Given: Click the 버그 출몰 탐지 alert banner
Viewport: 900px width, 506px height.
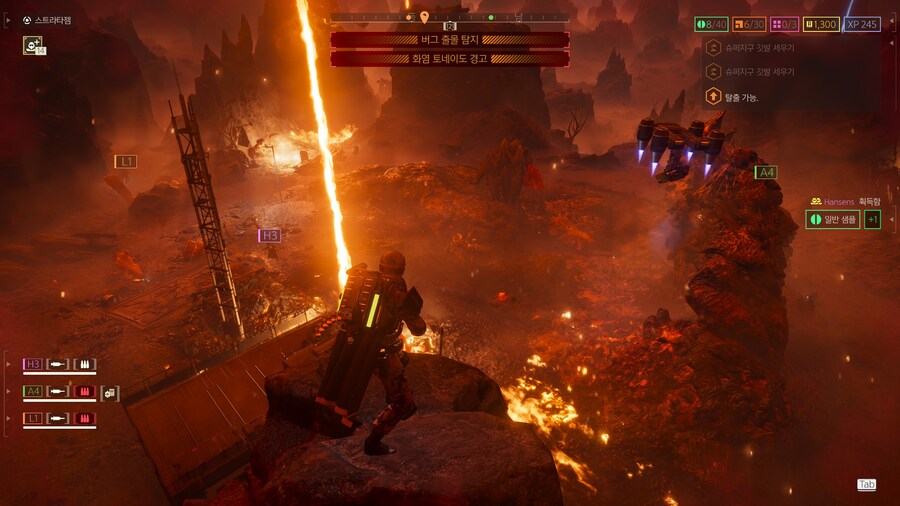Looking at the screenshot, I should (449, 40).
